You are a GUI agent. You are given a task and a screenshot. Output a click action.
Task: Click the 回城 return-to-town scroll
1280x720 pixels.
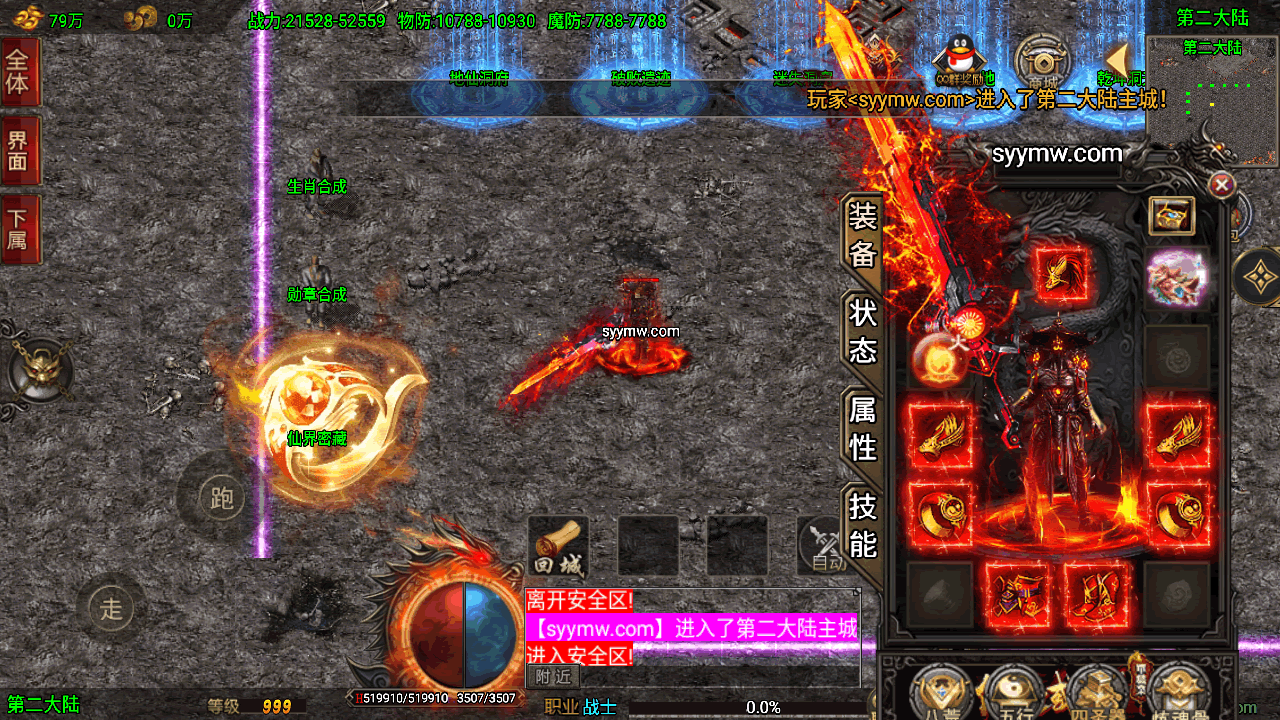click(x=557, y=546)
